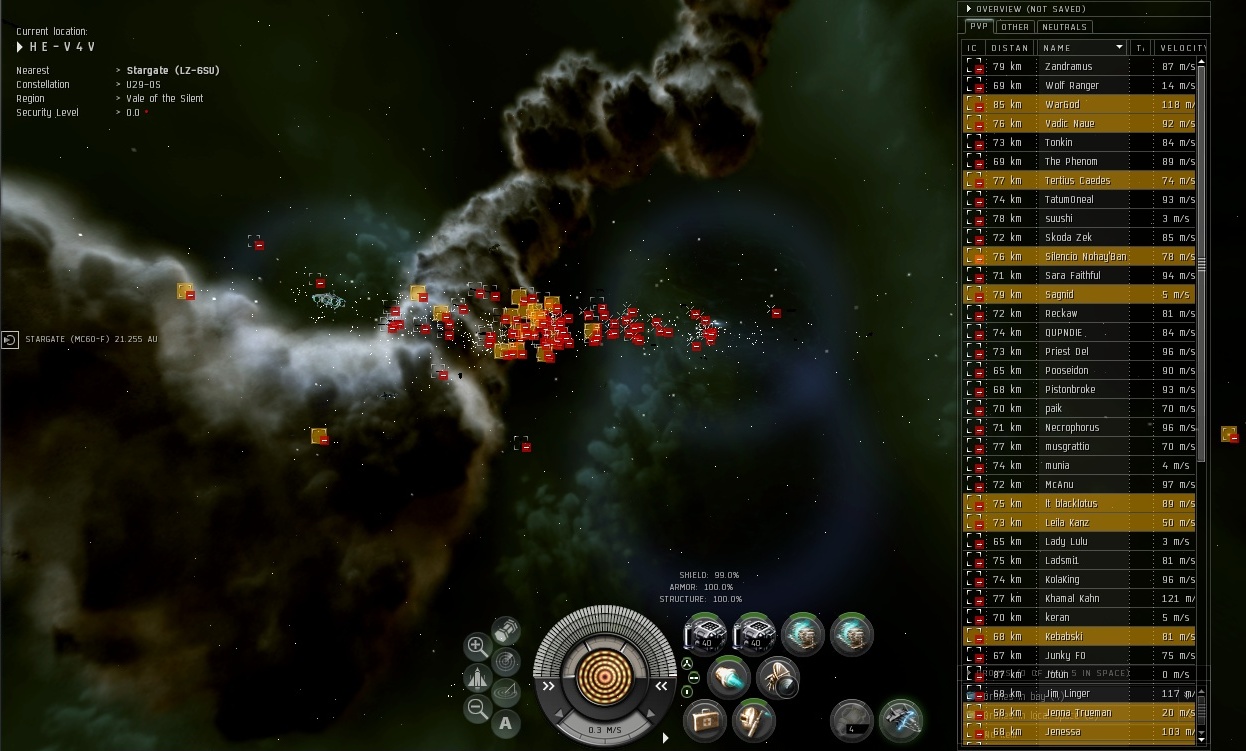Viewport: 1246px width, 751px height.
Task: Open the Neutrals overview tab
Action: tap(1064, 27)
